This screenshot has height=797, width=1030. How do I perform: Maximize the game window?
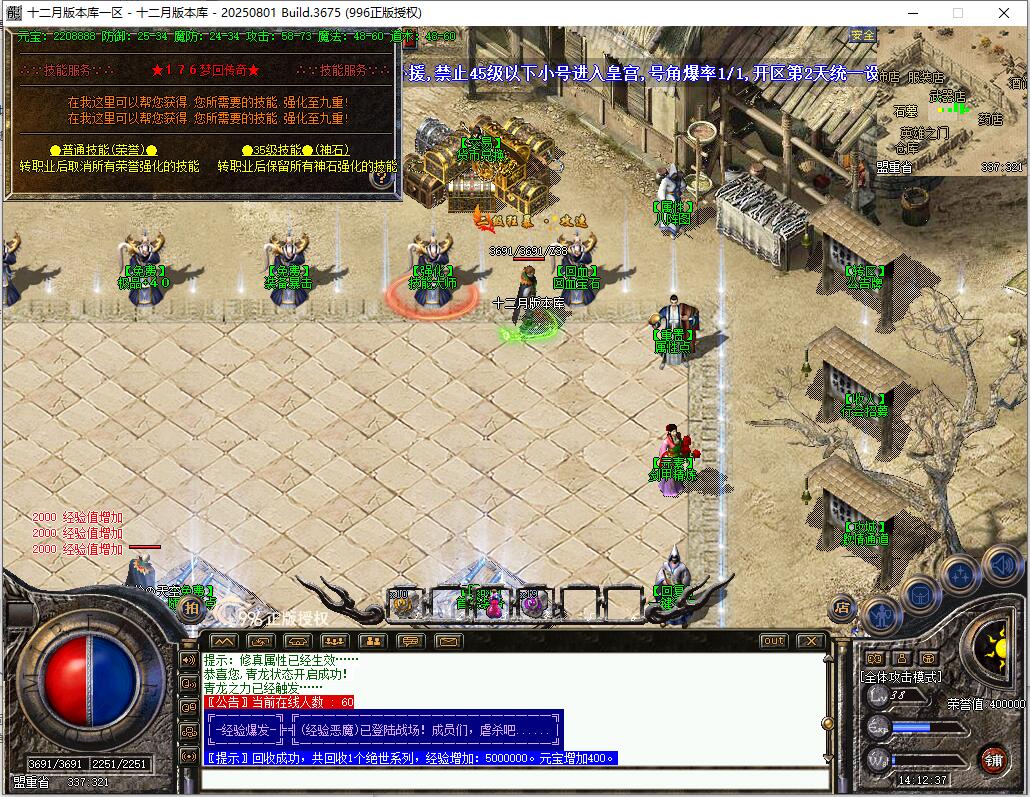[957, 13]
